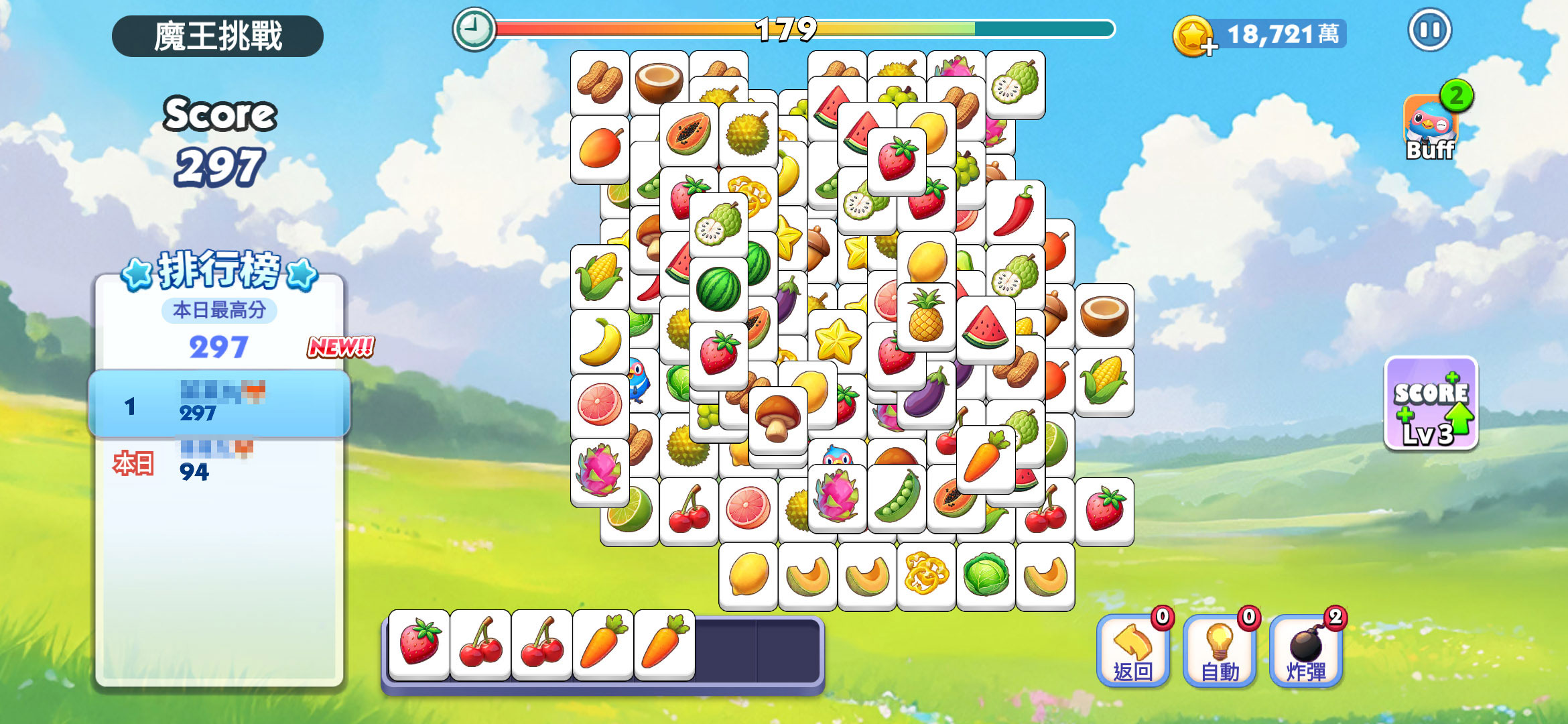The width and height of the screenshot is (1568, 724).
Task: Activate the Score Lv3 upgrade button
Action: (x=1431, y=404)
